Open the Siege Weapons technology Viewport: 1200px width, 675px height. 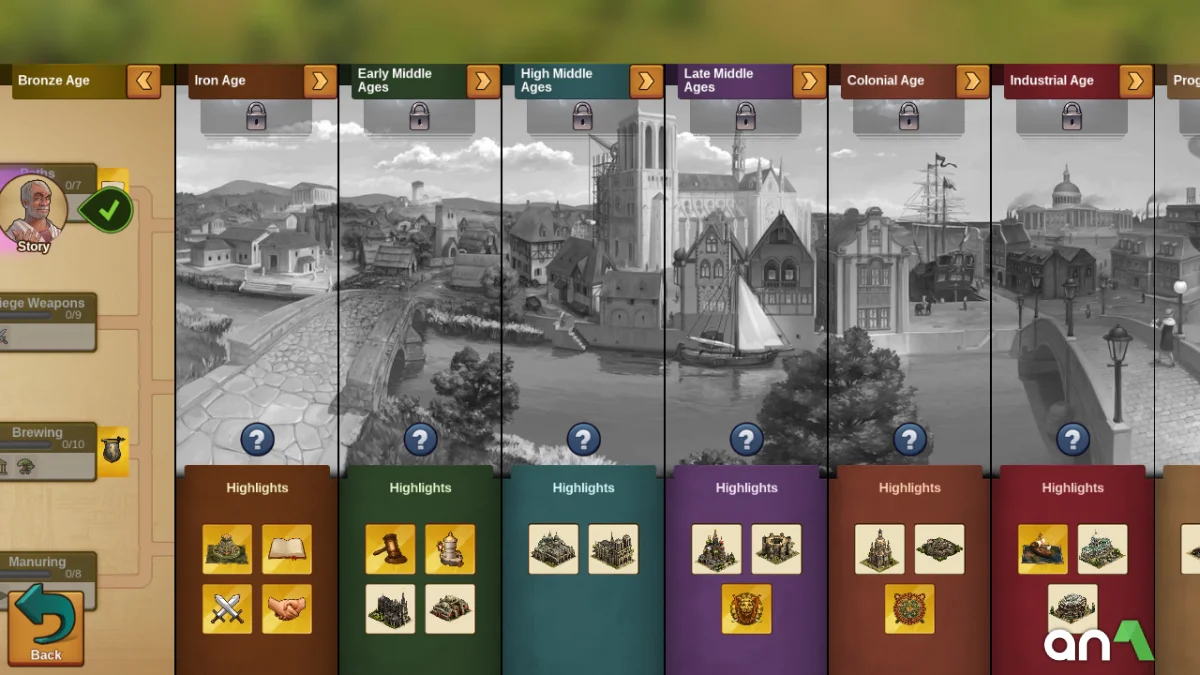(x=45, y=321)
